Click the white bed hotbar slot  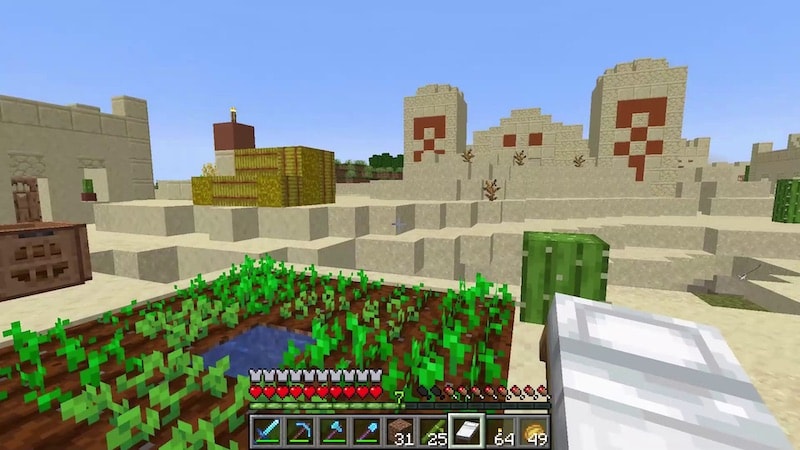pyautogui.click(x=466, y=431)
